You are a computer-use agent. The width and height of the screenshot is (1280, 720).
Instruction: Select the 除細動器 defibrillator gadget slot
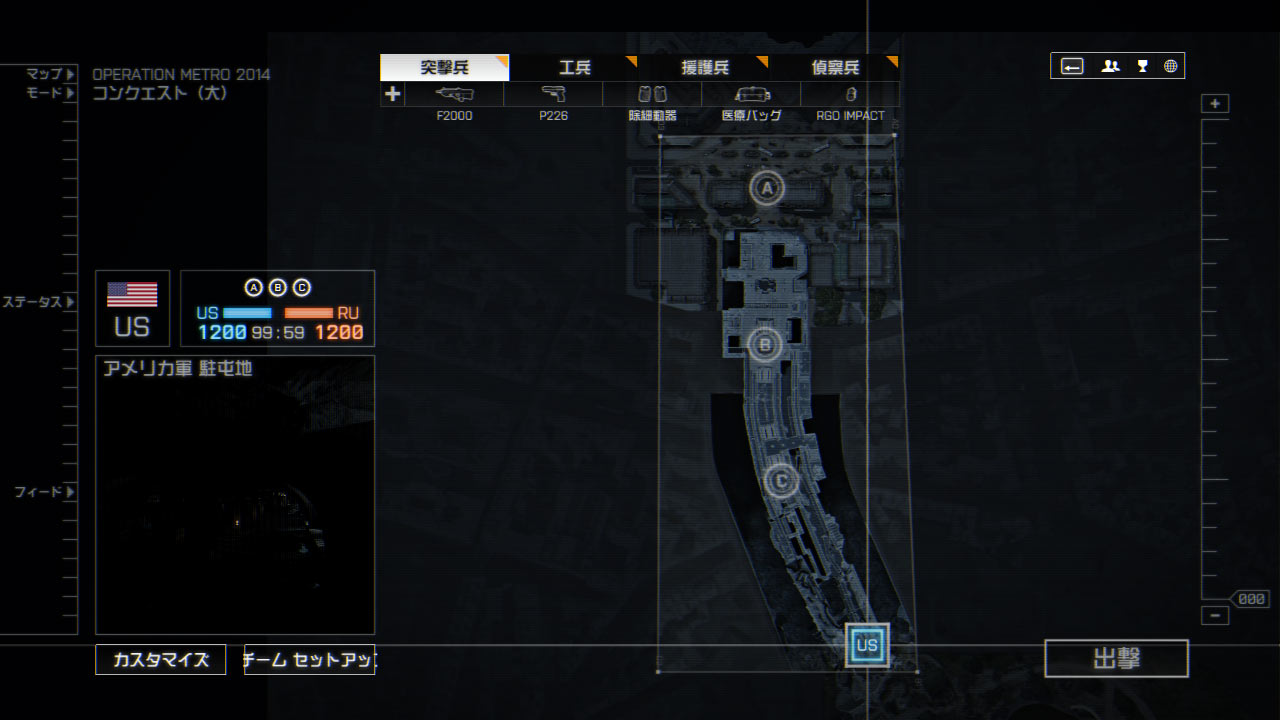pyautogui.click(x=652, y=95)
